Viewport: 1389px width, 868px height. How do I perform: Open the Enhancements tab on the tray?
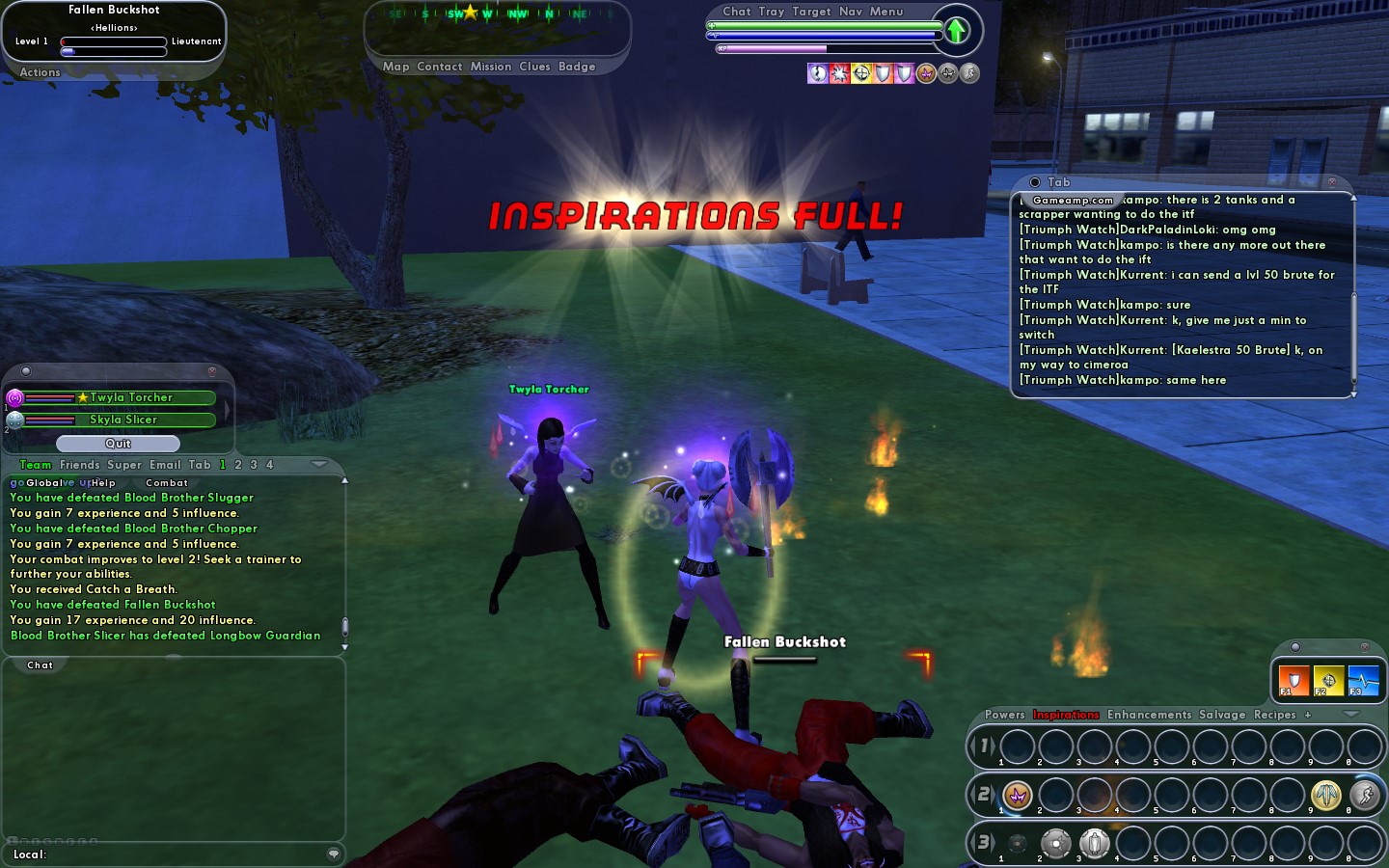click(x=1149, y=715)
